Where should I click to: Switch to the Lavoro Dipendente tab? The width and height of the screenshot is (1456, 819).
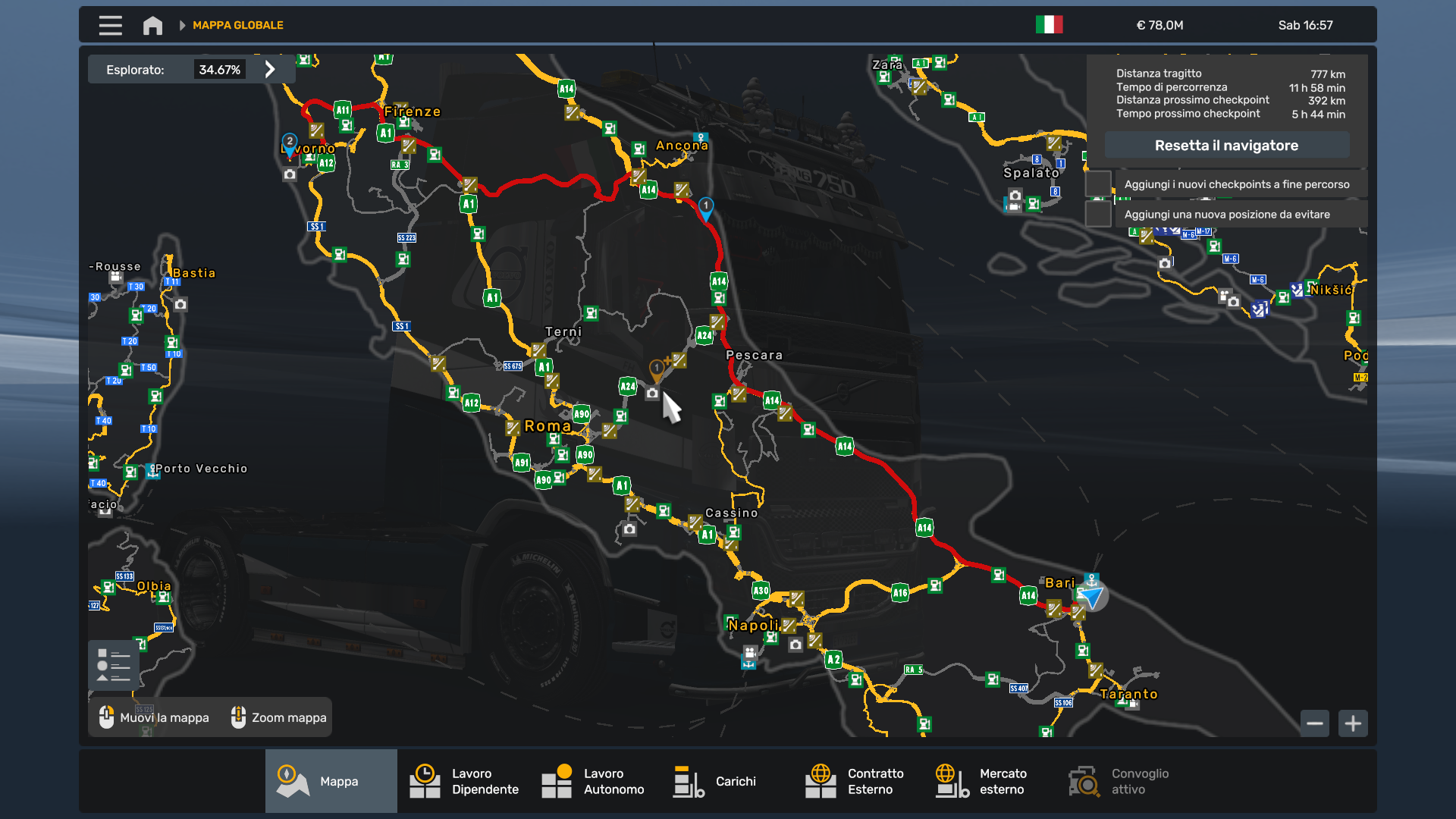(425, 781)
